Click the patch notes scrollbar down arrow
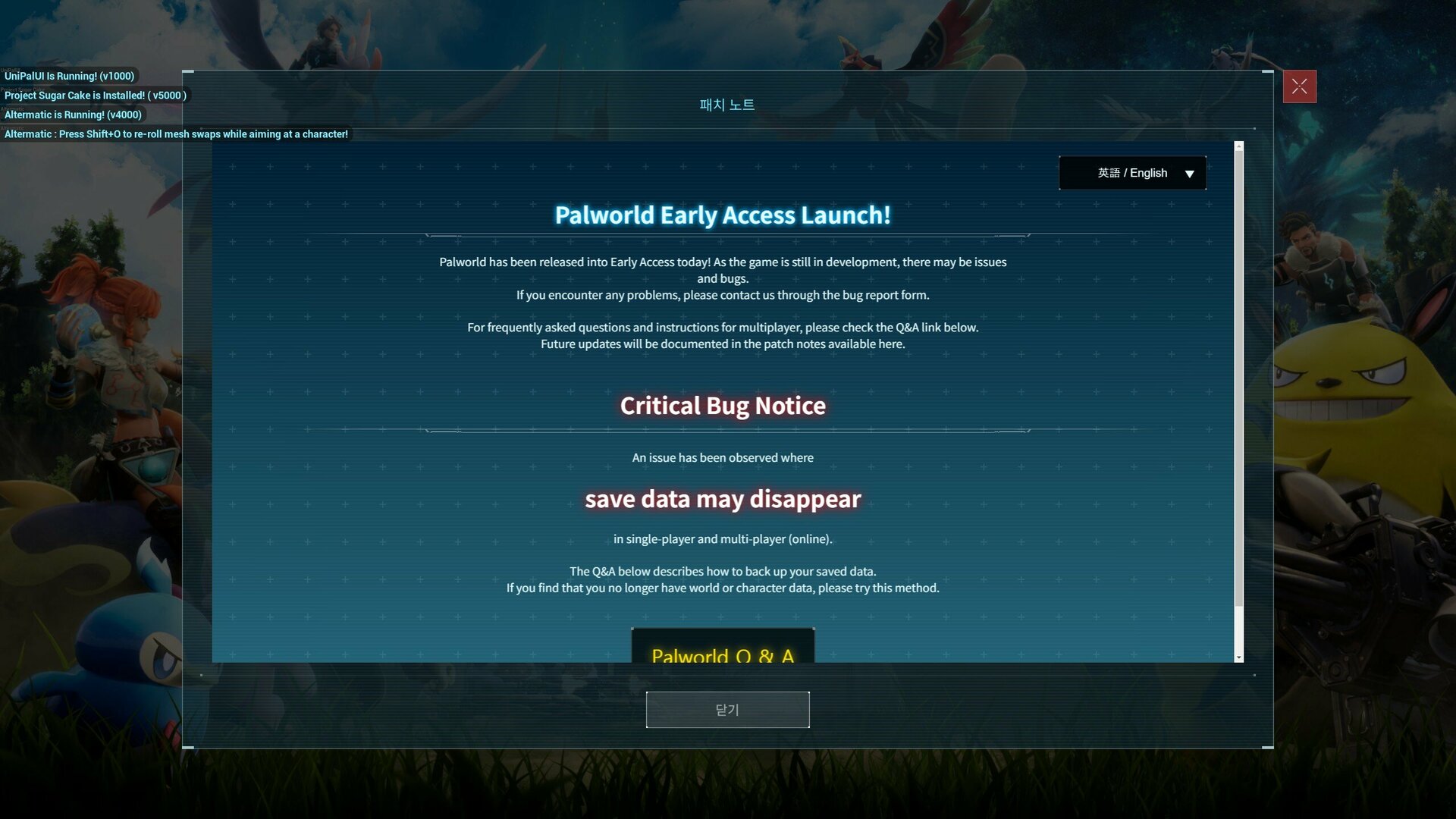 [x=1239, y=657]
